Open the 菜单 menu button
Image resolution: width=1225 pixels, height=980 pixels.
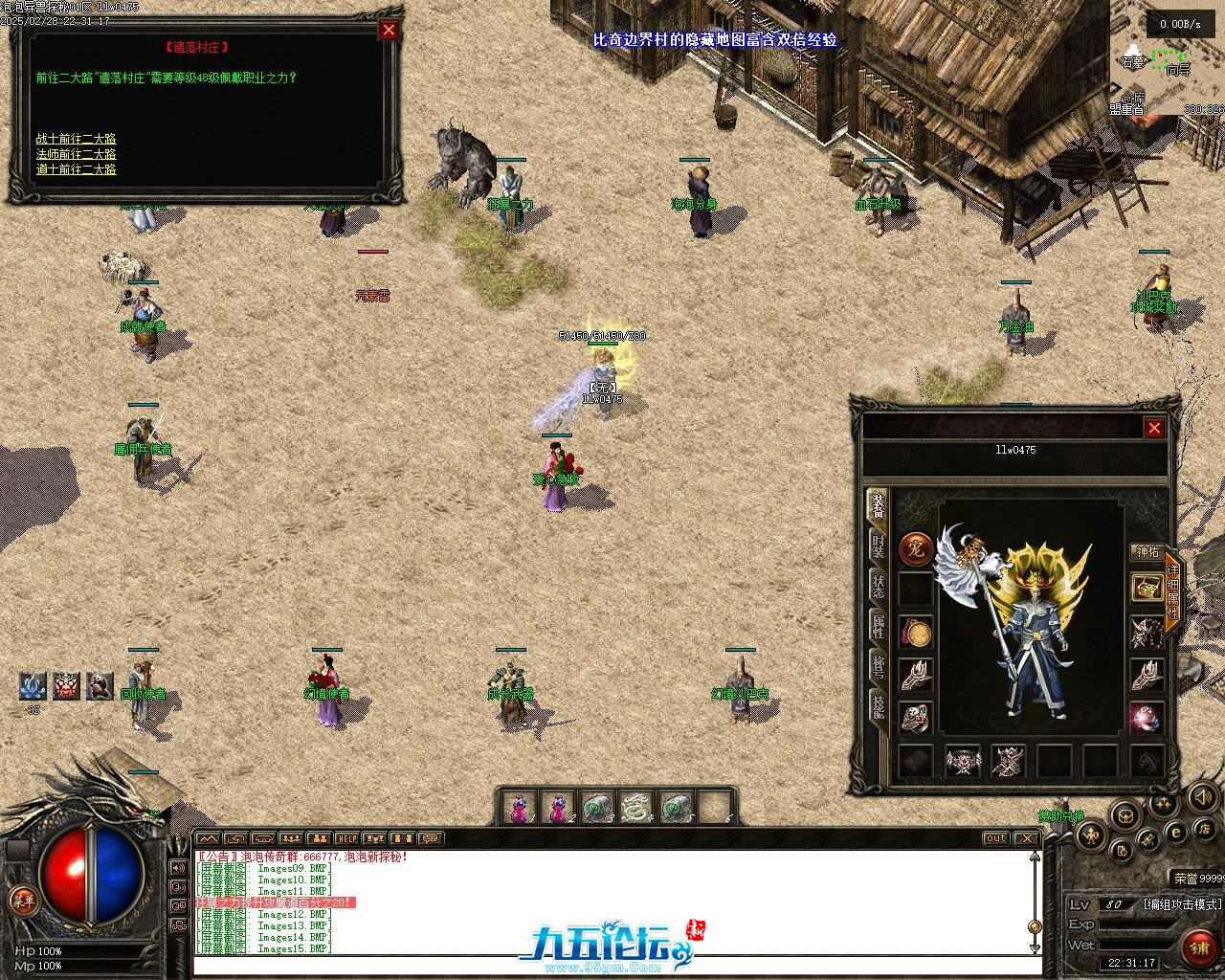pyautogui.click(x=21, y=900)
